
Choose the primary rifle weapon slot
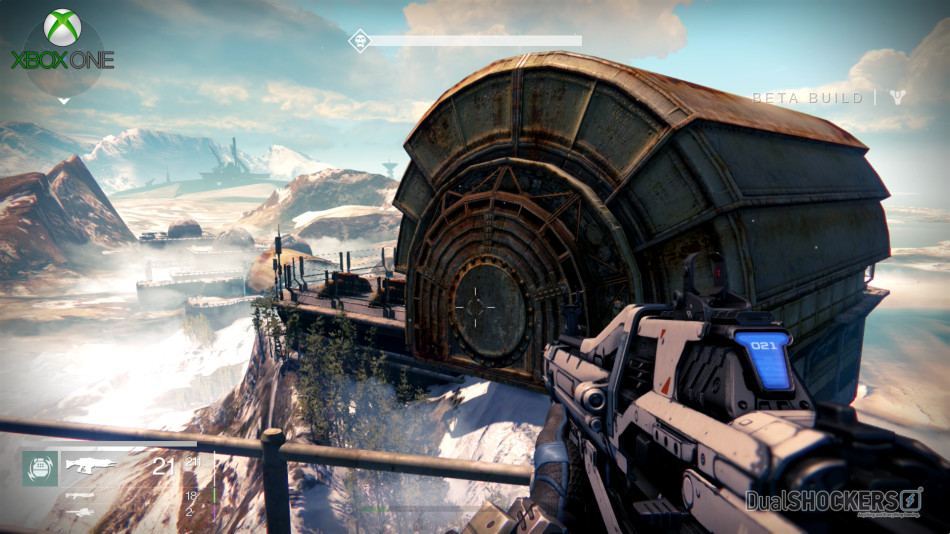point(91,464)
